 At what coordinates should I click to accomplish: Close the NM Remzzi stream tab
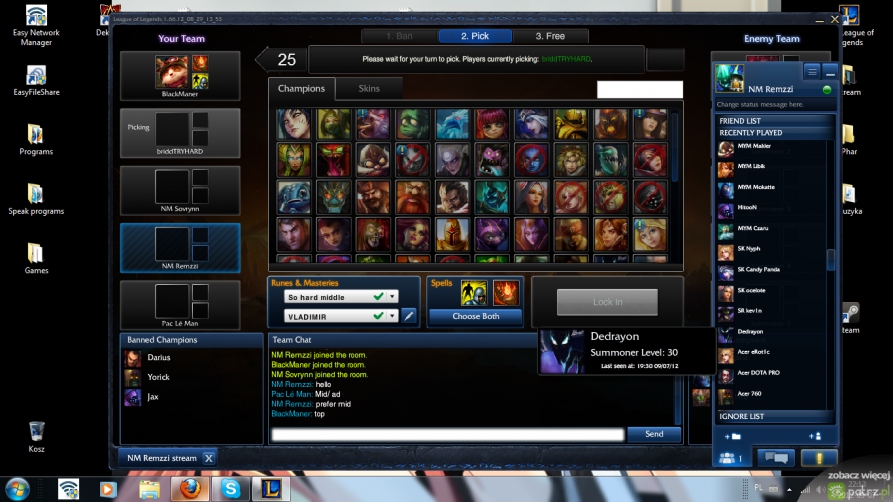[209, 458]
